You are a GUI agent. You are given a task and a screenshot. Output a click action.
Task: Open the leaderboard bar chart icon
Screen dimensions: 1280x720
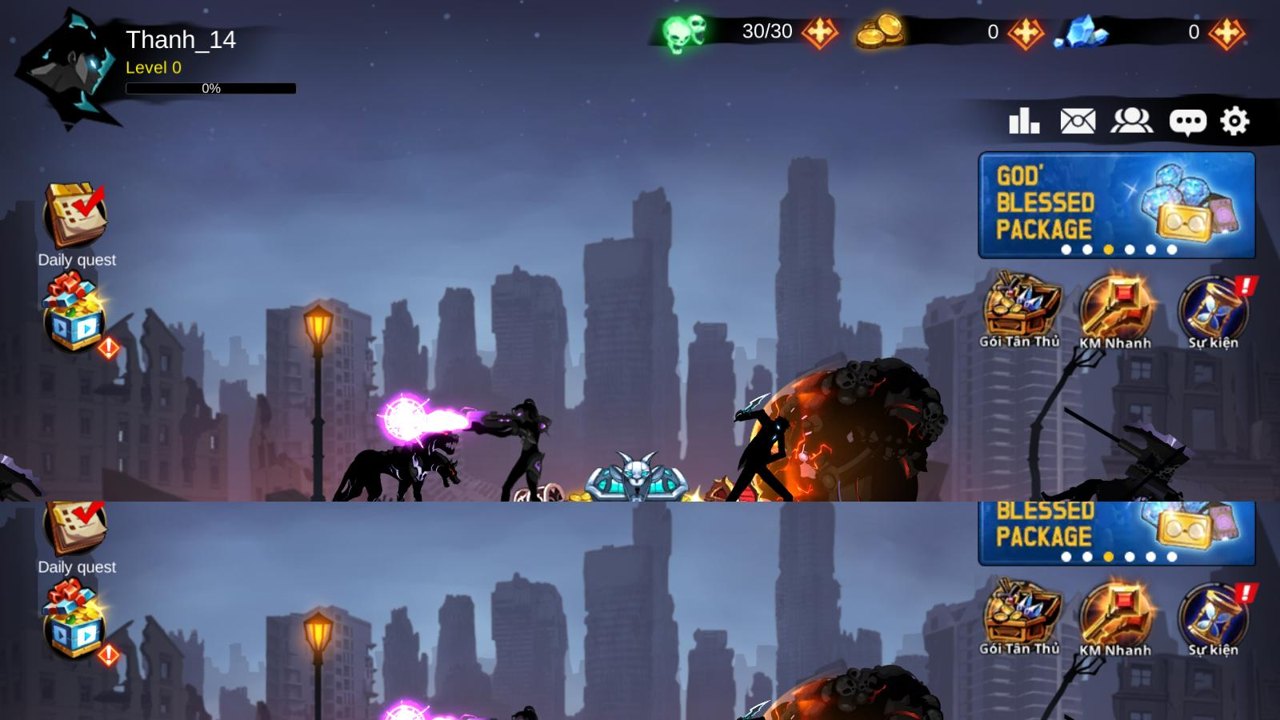(1024, 122)
